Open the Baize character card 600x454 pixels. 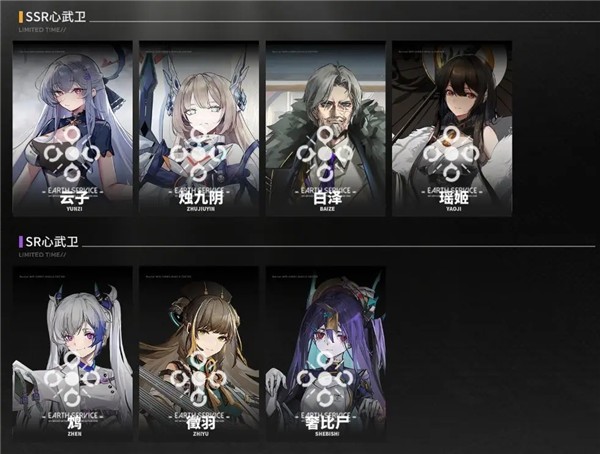[325, 128]
